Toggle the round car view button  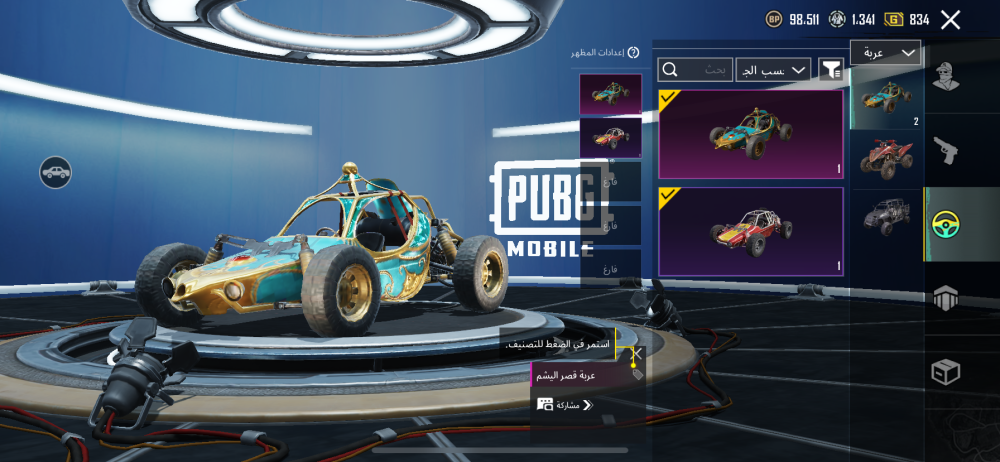click(x=55, y=172)
